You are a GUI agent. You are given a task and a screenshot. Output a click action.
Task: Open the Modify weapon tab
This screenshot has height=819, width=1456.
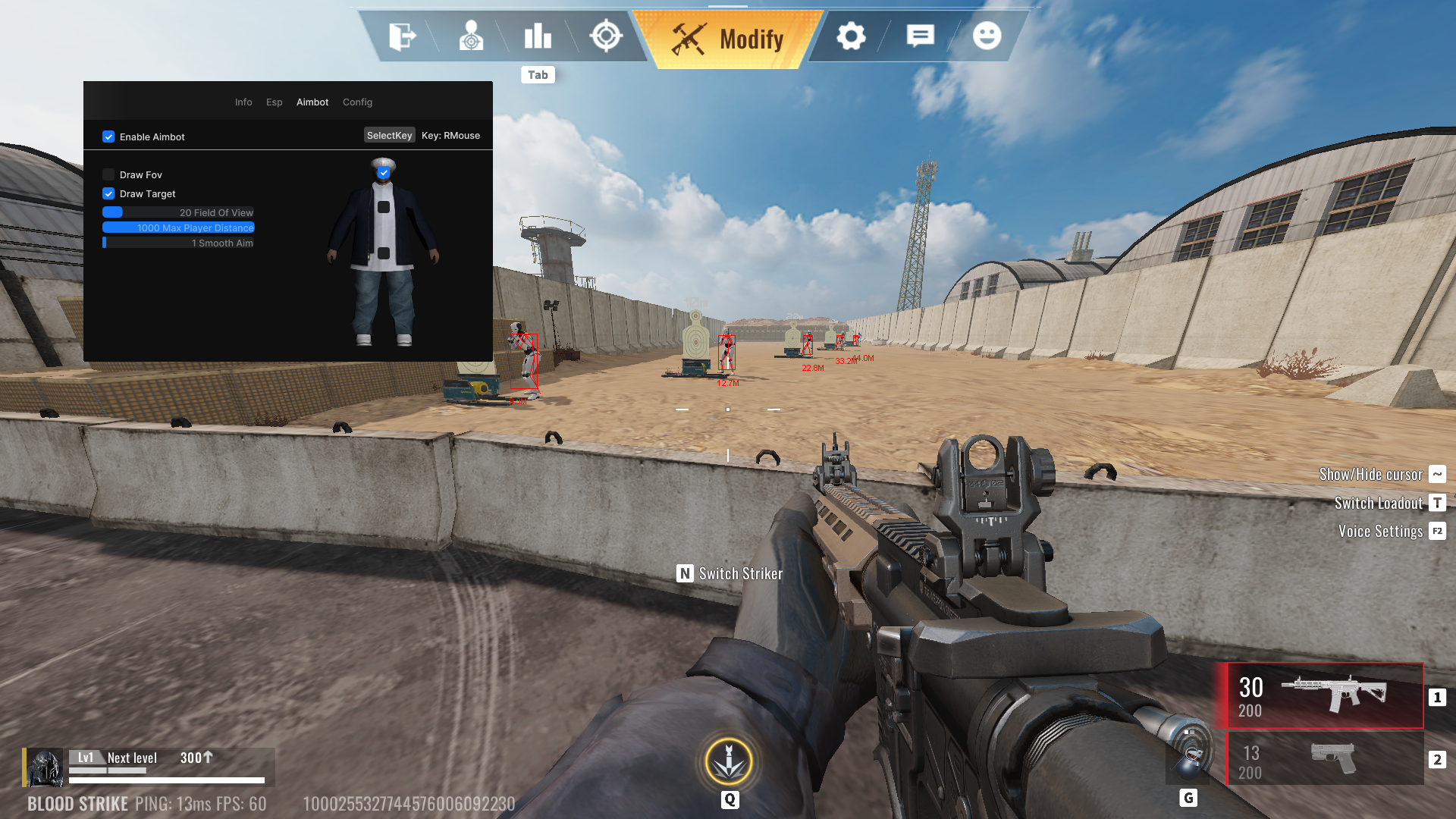(x=728, y=39)
